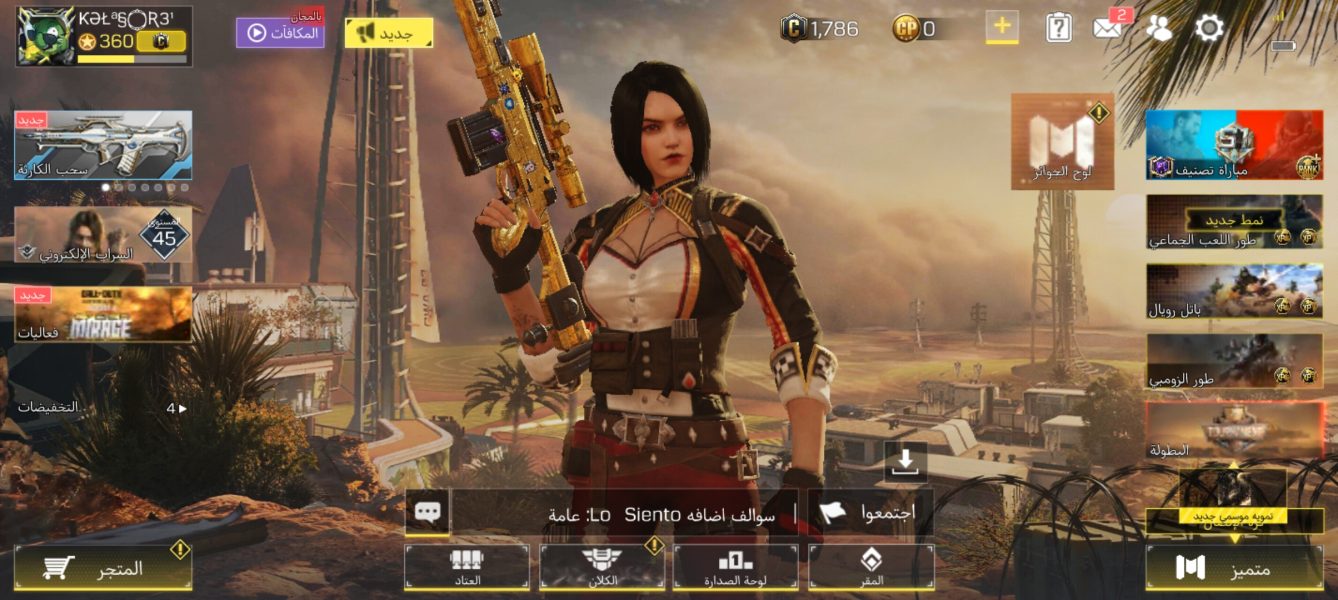The width and height of the screenshot is (1338, 600).
Task: Click the download arrow icon
Action: [905, 461]
